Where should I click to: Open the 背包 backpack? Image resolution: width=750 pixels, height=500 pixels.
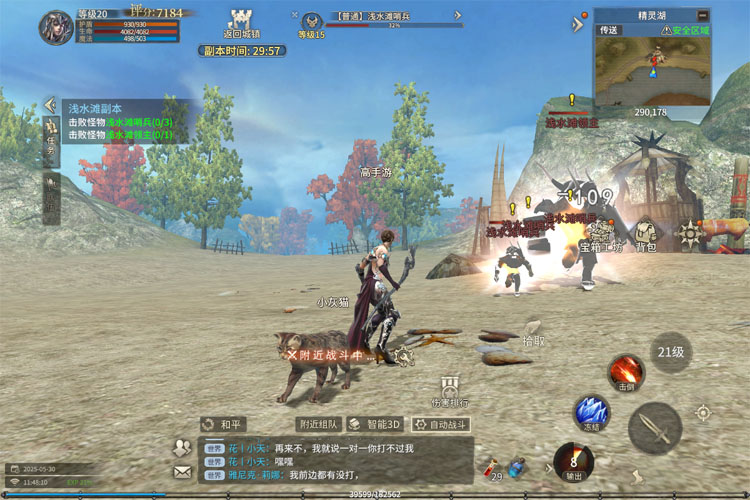(x=645, y=235)
